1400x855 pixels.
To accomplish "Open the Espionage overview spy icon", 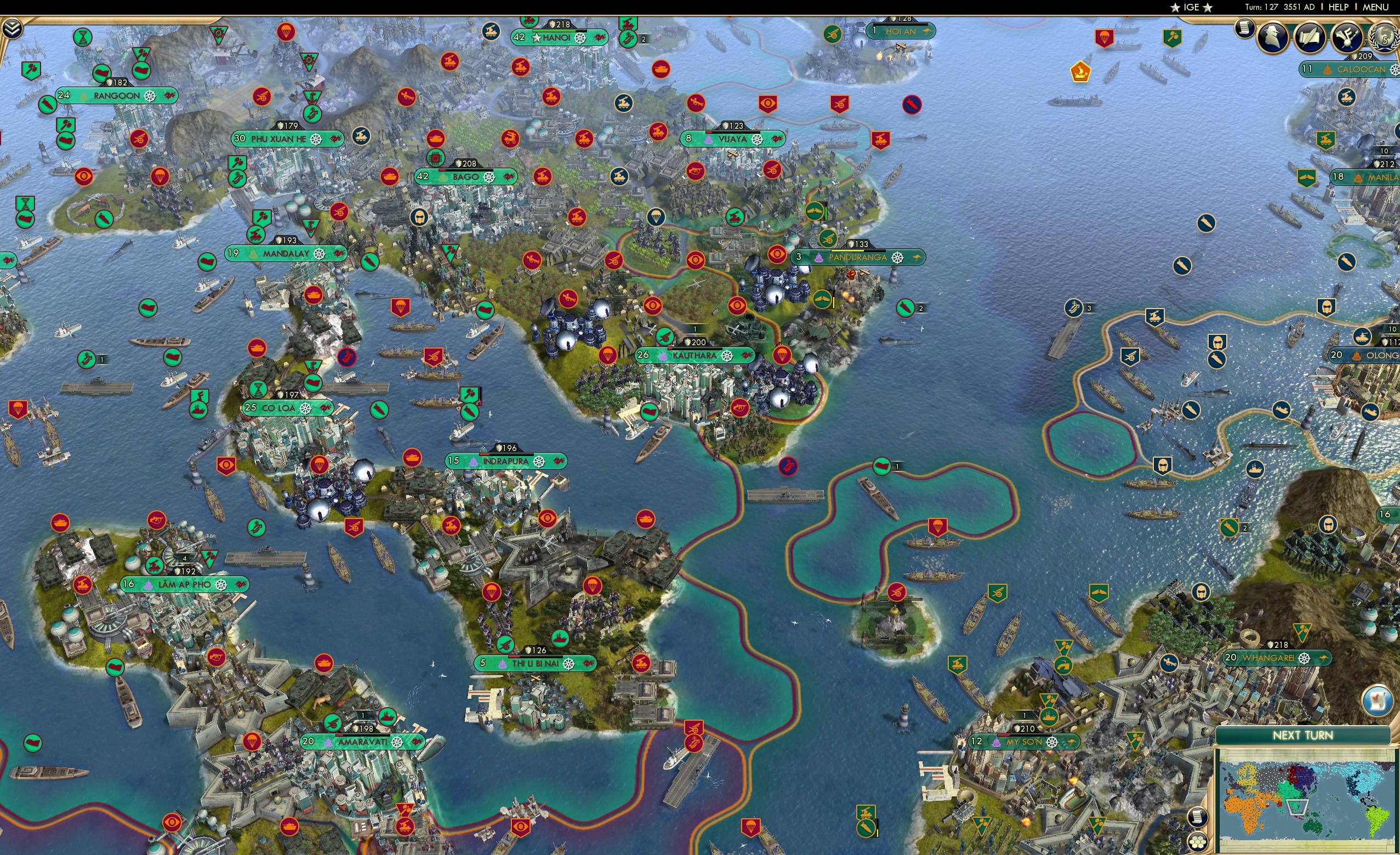I will pos(1274,38).
